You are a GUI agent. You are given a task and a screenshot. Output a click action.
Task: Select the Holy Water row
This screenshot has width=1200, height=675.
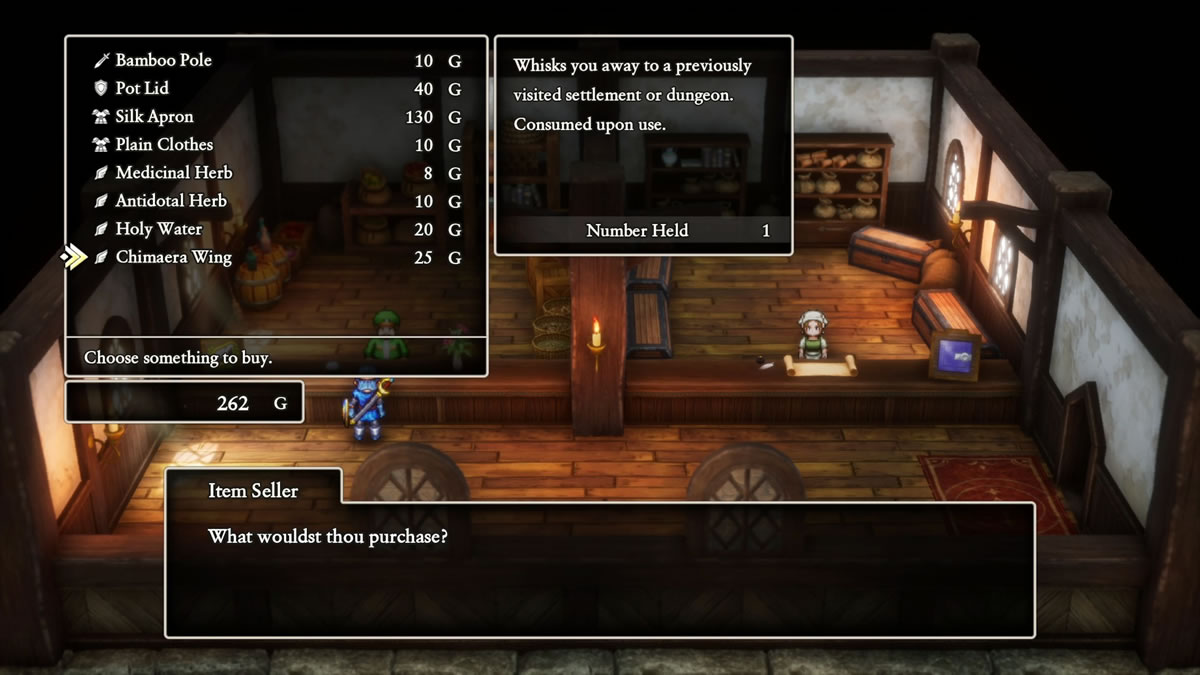click(x=159, y=229)
